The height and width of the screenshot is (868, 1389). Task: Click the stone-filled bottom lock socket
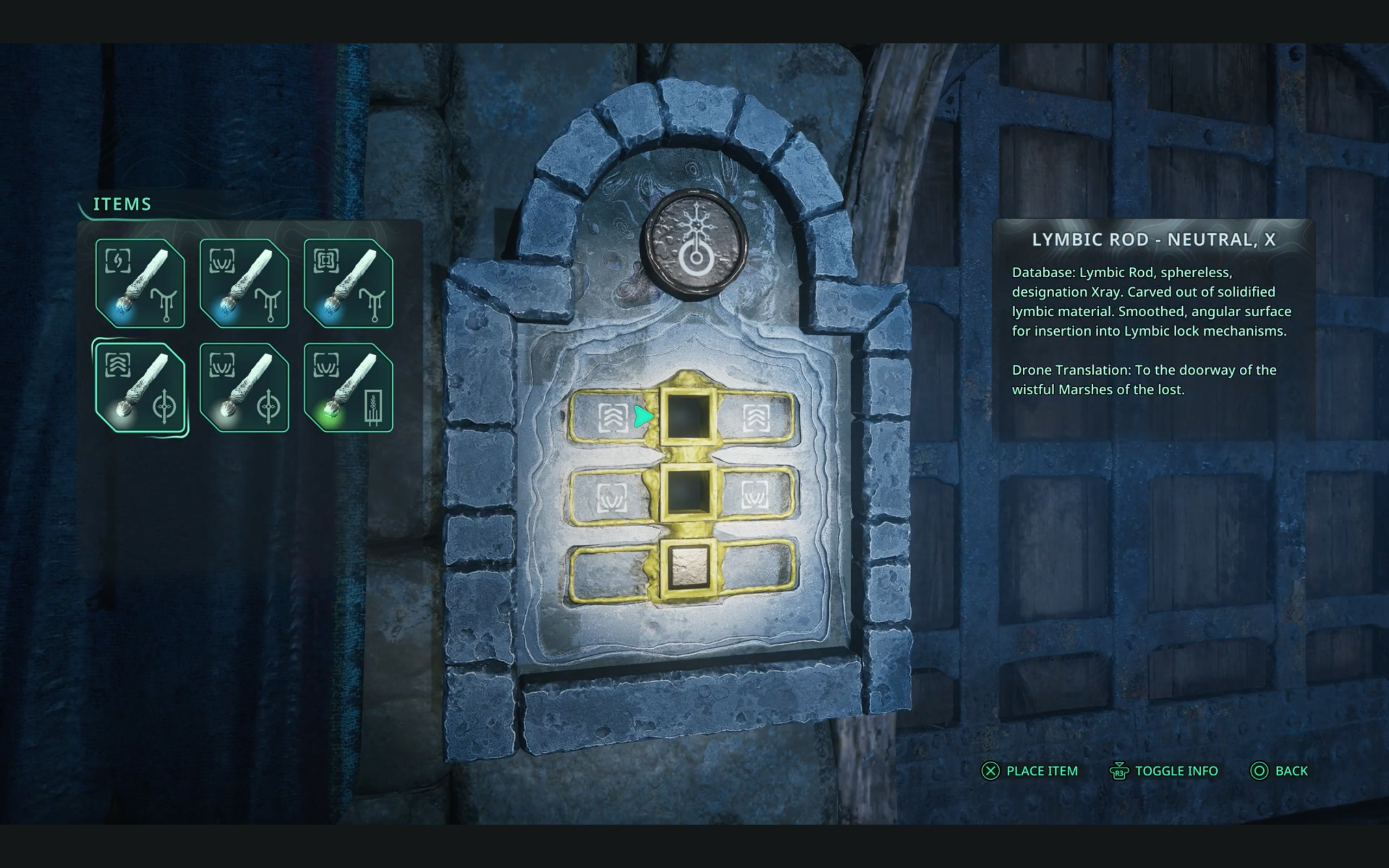tap(688, 568)
